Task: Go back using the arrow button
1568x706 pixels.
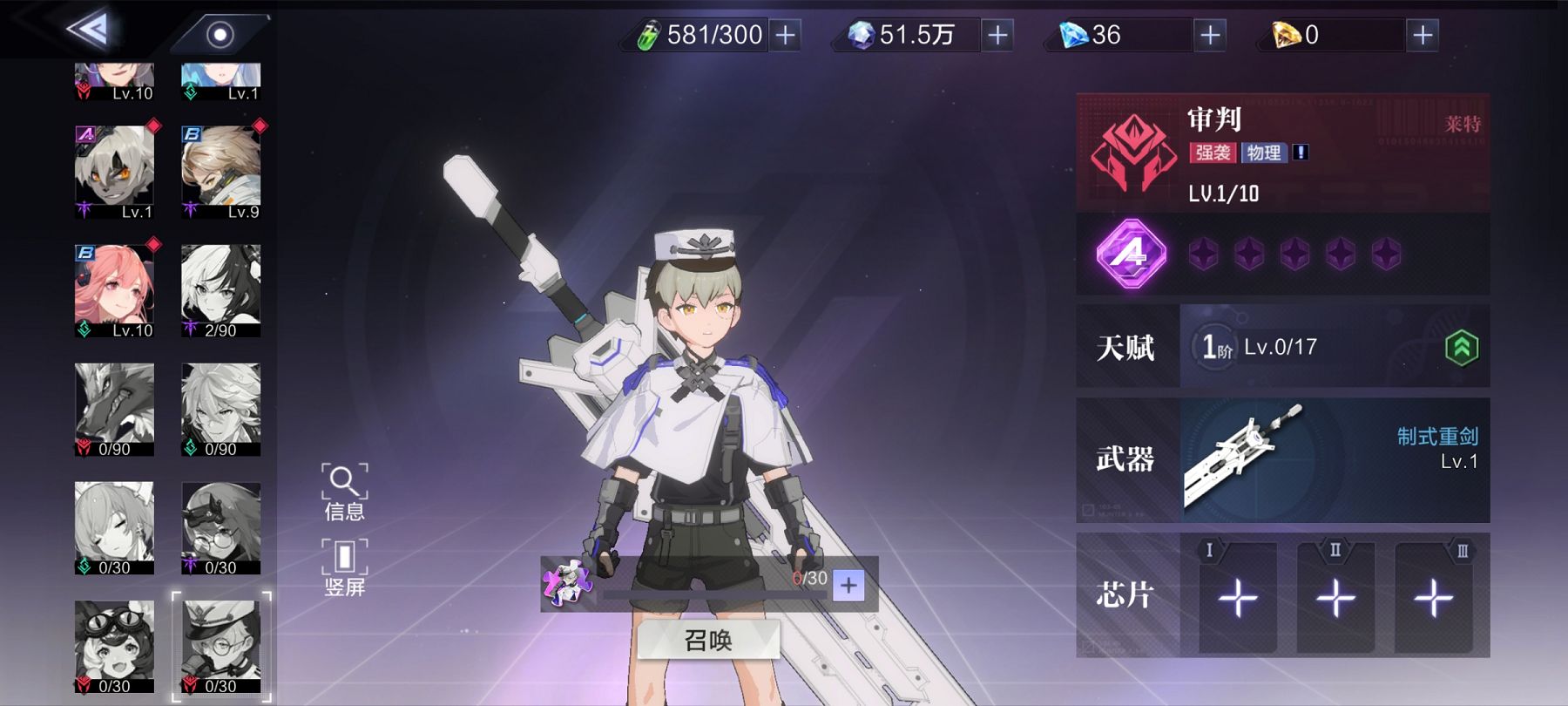Action: pyautogui.click(x=88, y=31)
